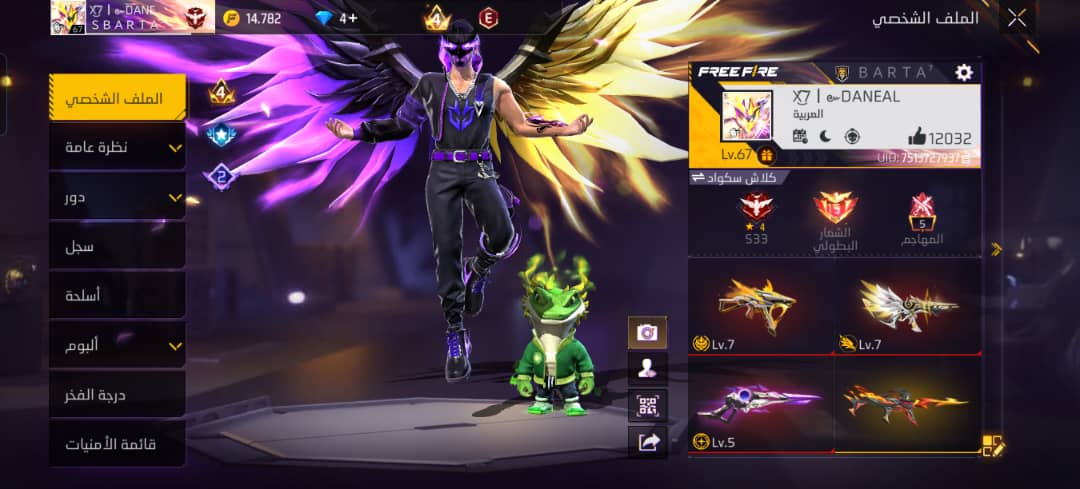Select the الملف الشخصي tab

point(118,99)
